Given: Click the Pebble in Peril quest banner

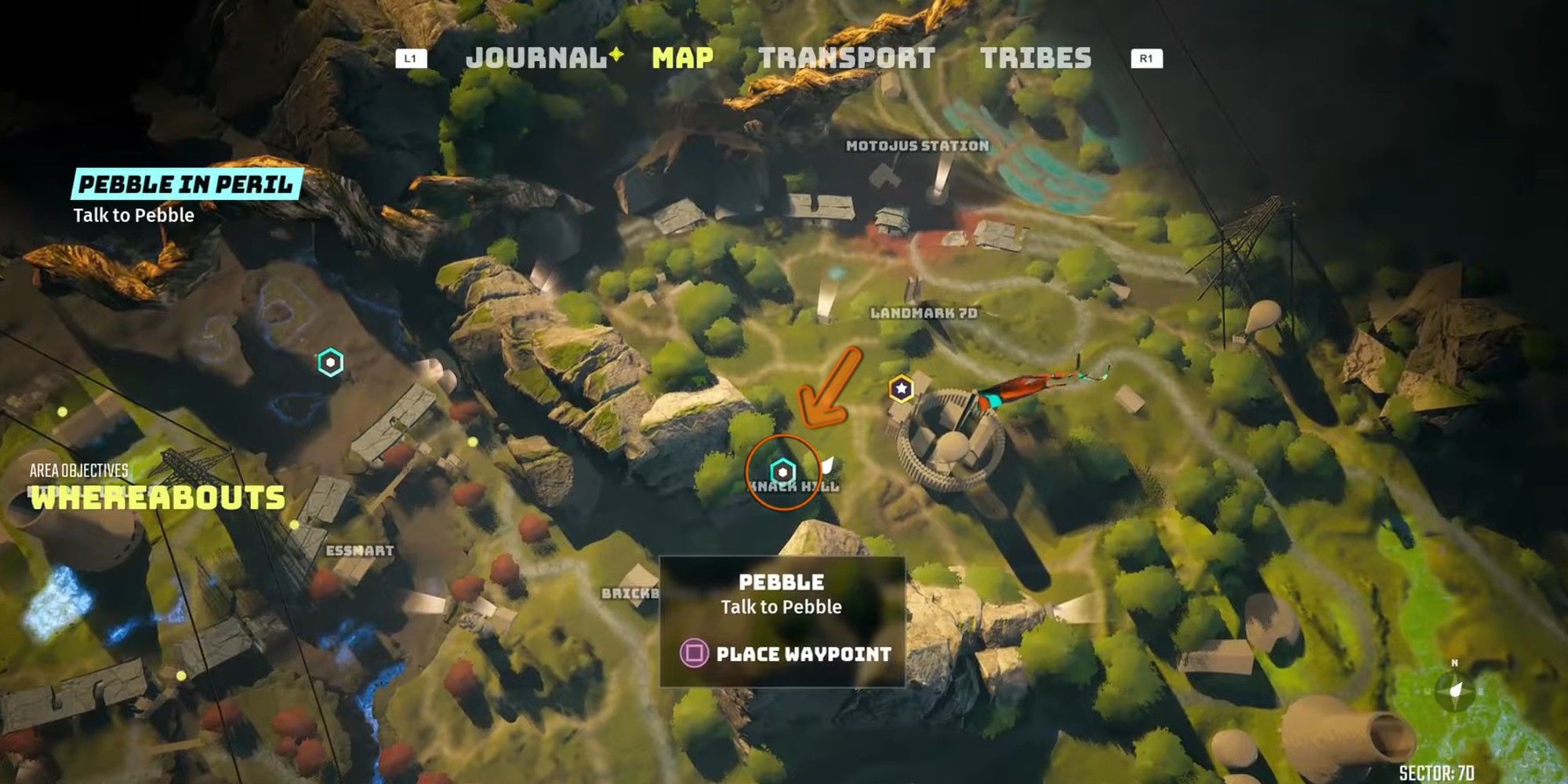Looking at the screenshot, I should [x=187, y=185].
